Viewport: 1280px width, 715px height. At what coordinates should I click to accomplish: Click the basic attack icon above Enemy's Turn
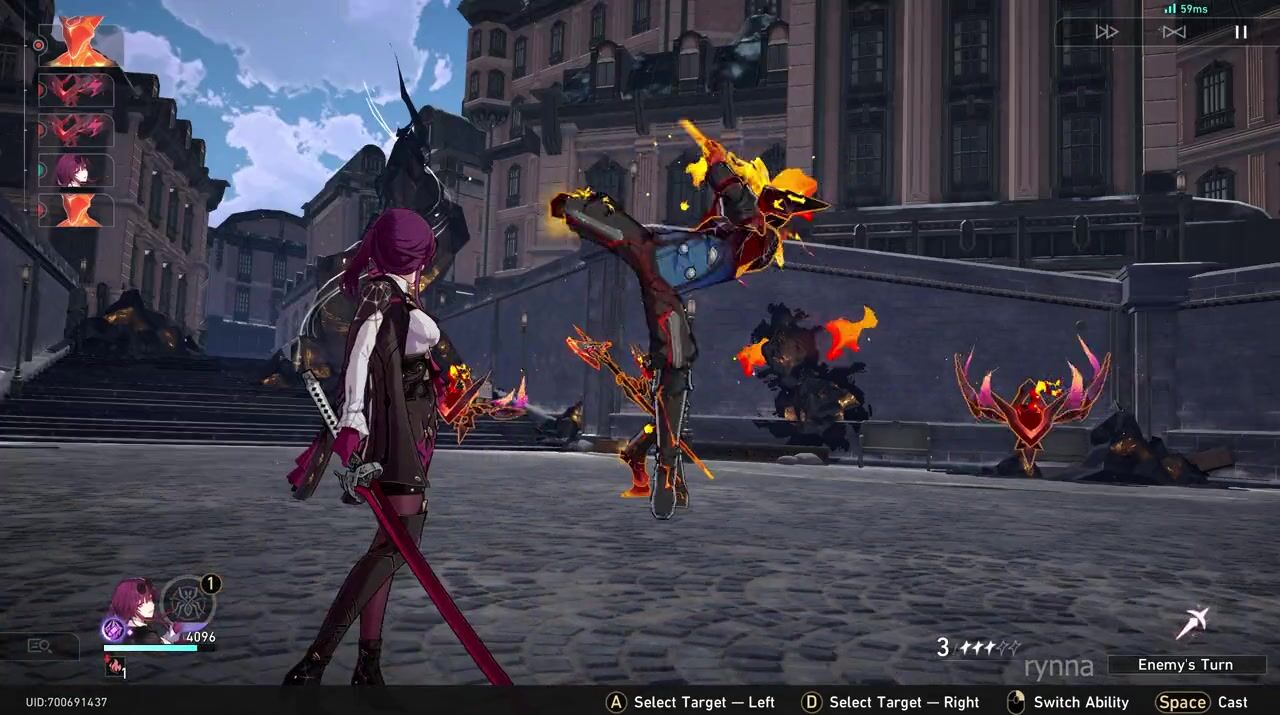[x=1192, y=623]
